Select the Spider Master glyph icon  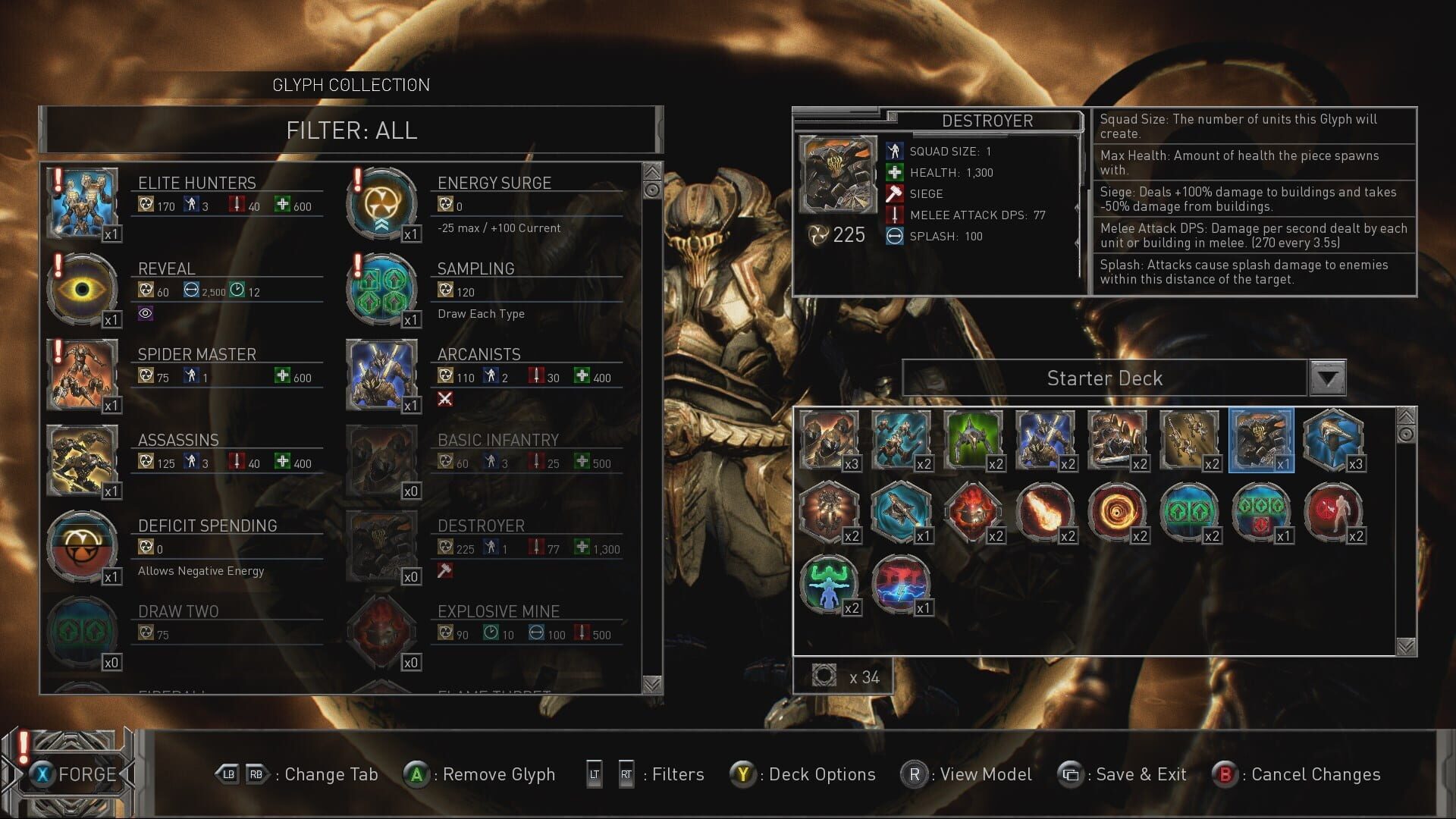coord(83,375)
